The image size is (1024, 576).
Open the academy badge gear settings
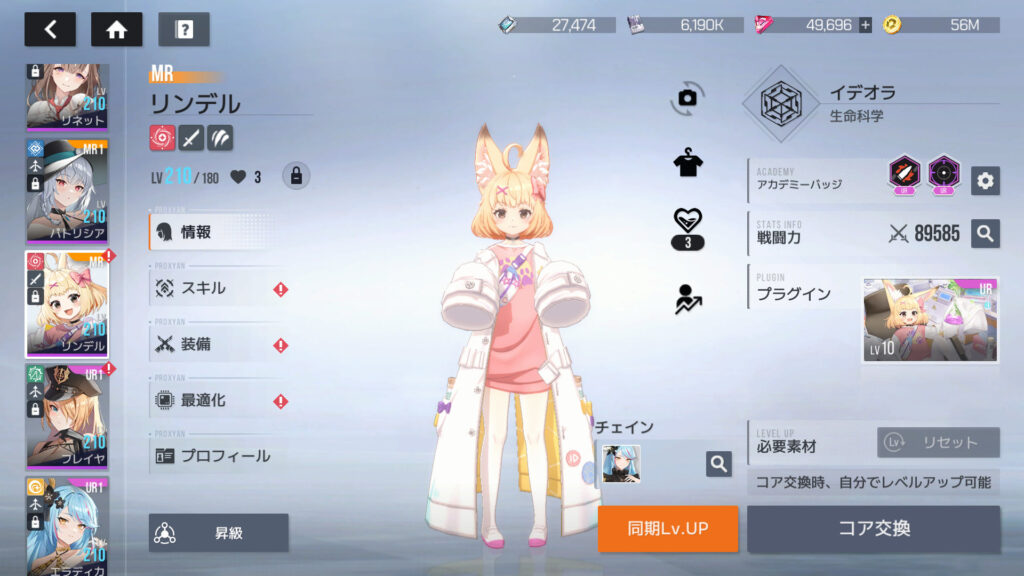pos(985,180)
